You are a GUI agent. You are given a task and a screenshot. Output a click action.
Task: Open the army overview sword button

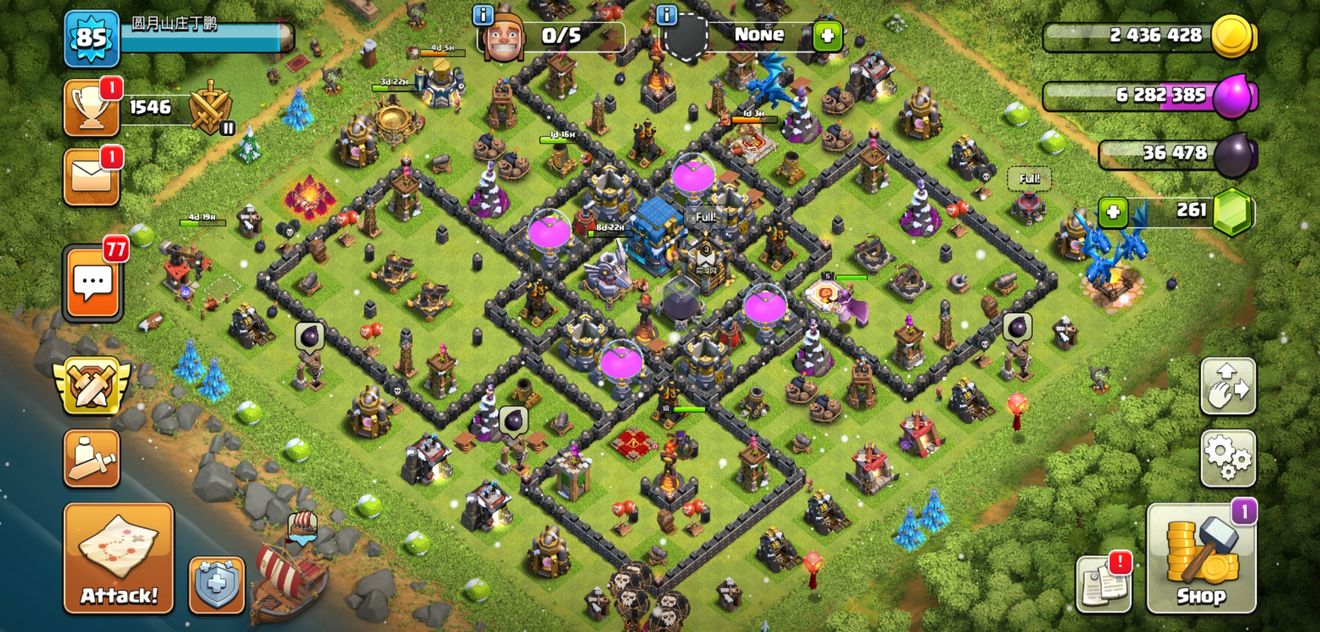click(92, 458)
